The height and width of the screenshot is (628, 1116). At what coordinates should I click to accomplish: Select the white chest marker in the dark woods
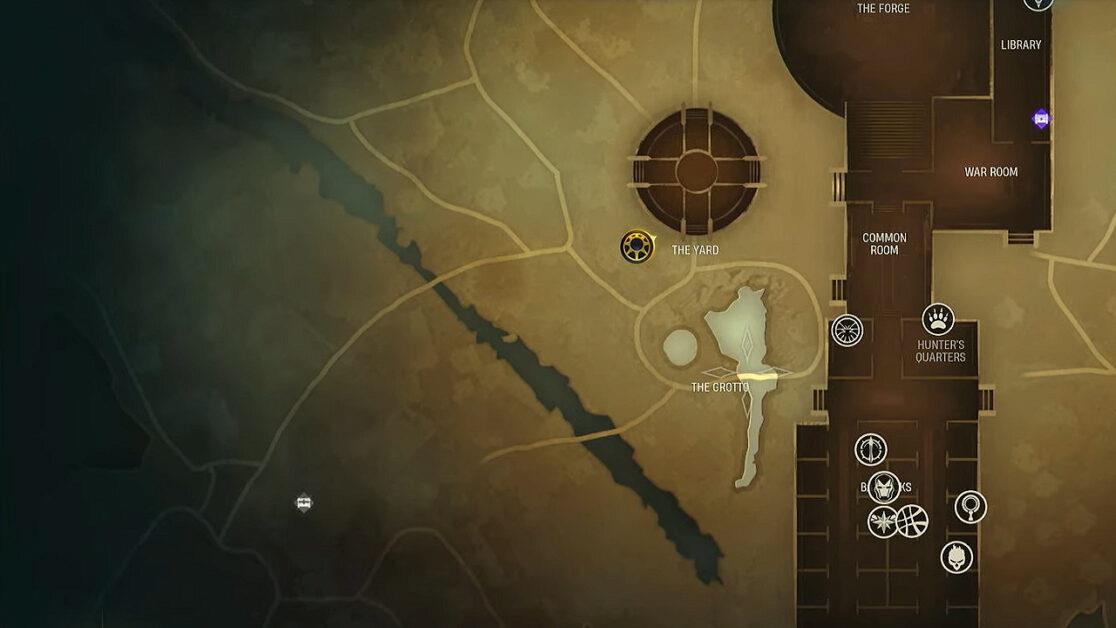[304, 502]
